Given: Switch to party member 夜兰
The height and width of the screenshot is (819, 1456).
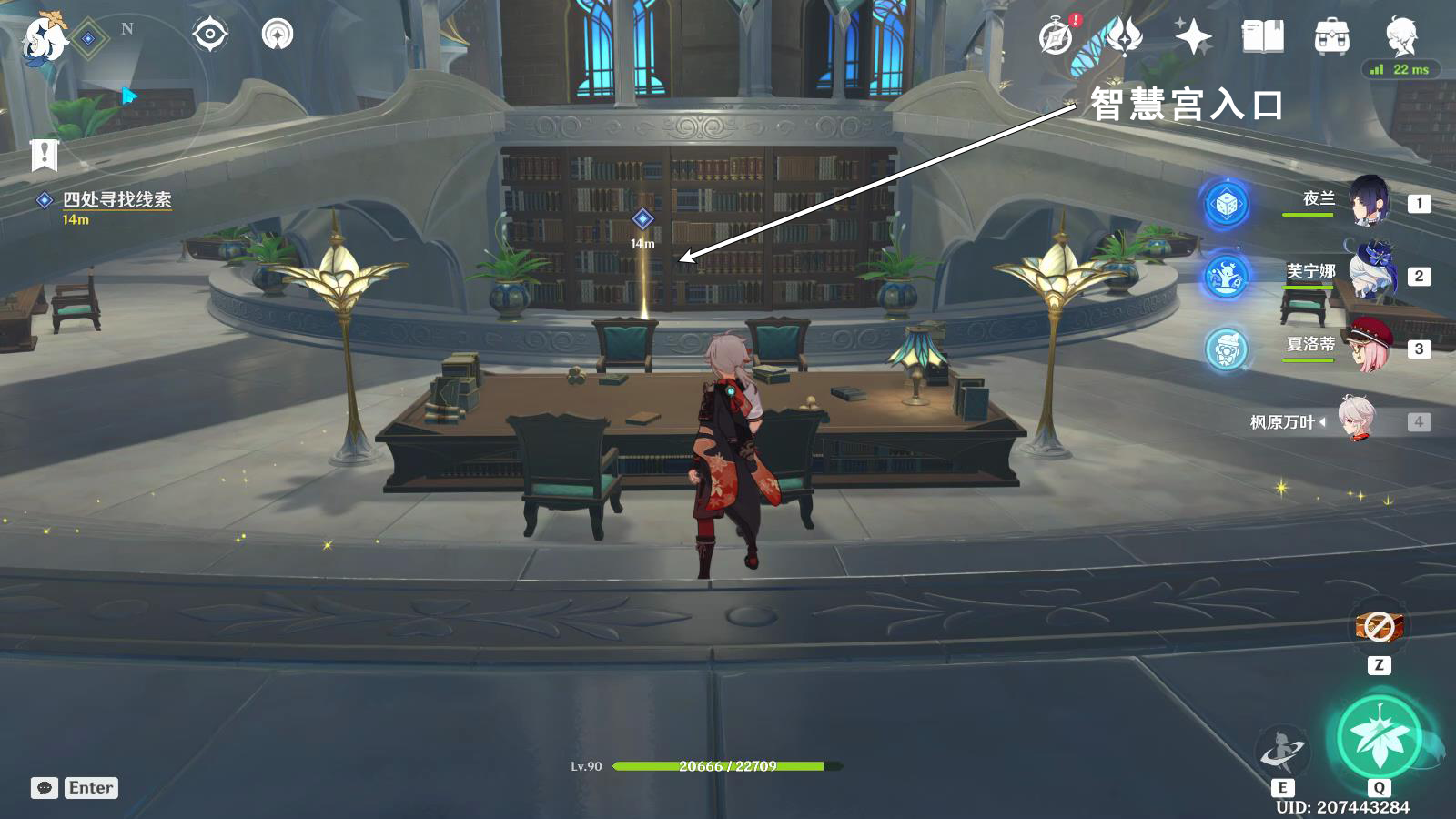Looking at the screenshot, I should [x=1367, y=202].
